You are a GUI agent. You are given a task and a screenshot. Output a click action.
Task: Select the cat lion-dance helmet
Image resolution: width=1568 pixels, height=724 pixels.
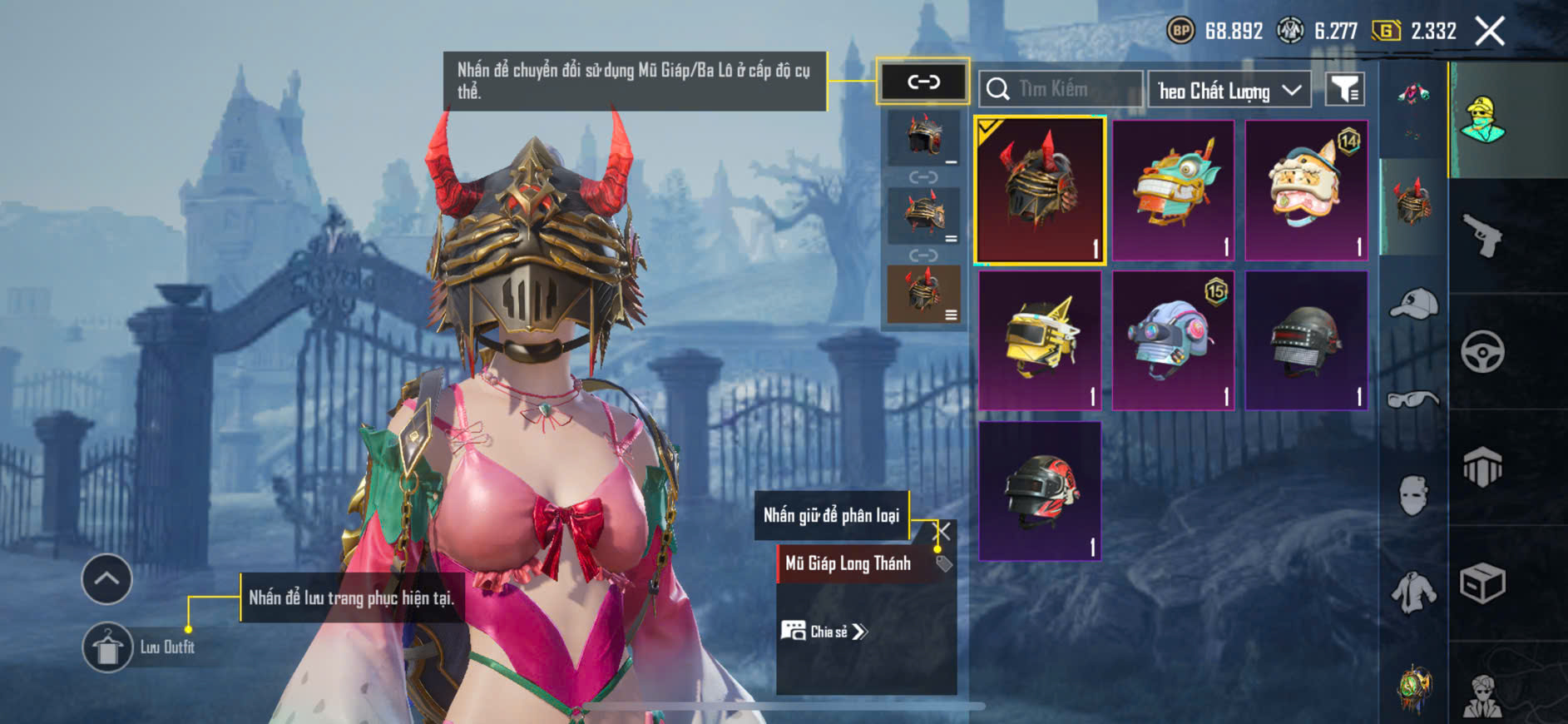[x=1306, y=191]
